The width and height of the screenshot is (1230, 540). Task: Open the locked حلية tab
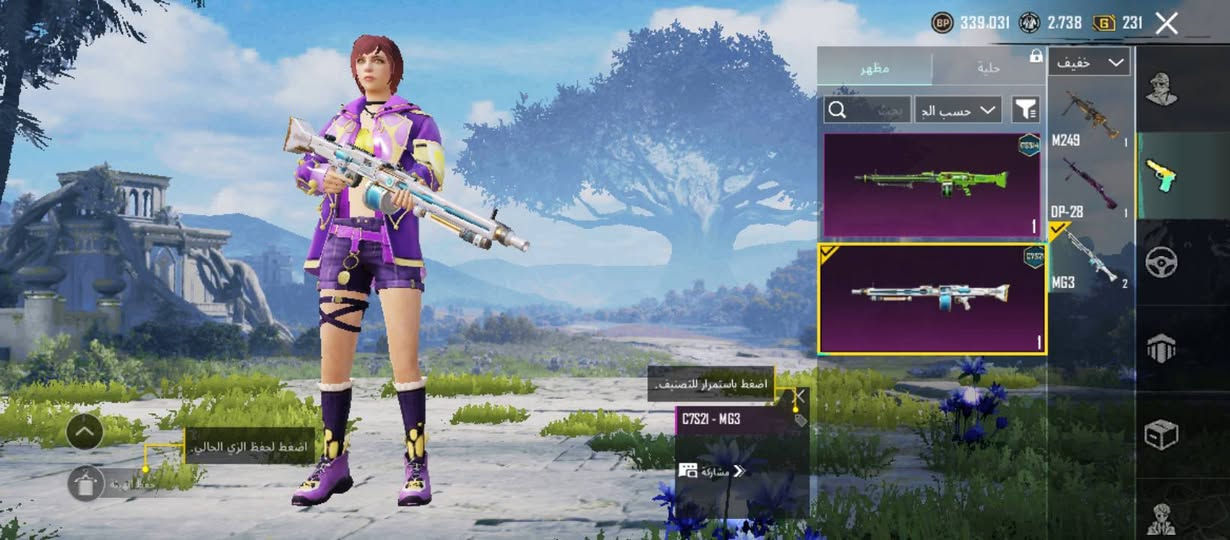(988, 68)
